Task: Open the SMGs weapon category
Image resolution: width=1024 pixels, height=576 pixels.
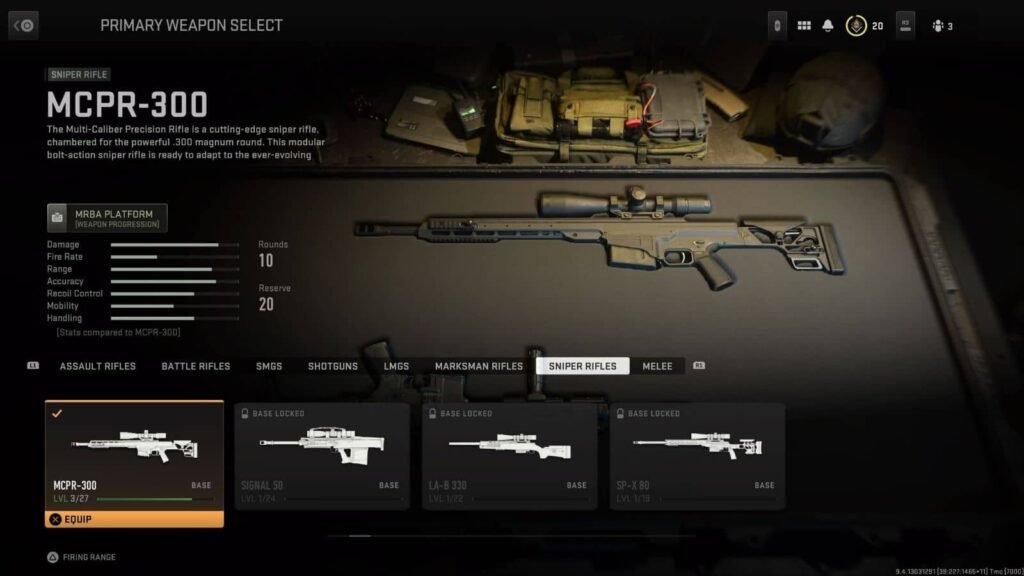Action: [269, 366]
